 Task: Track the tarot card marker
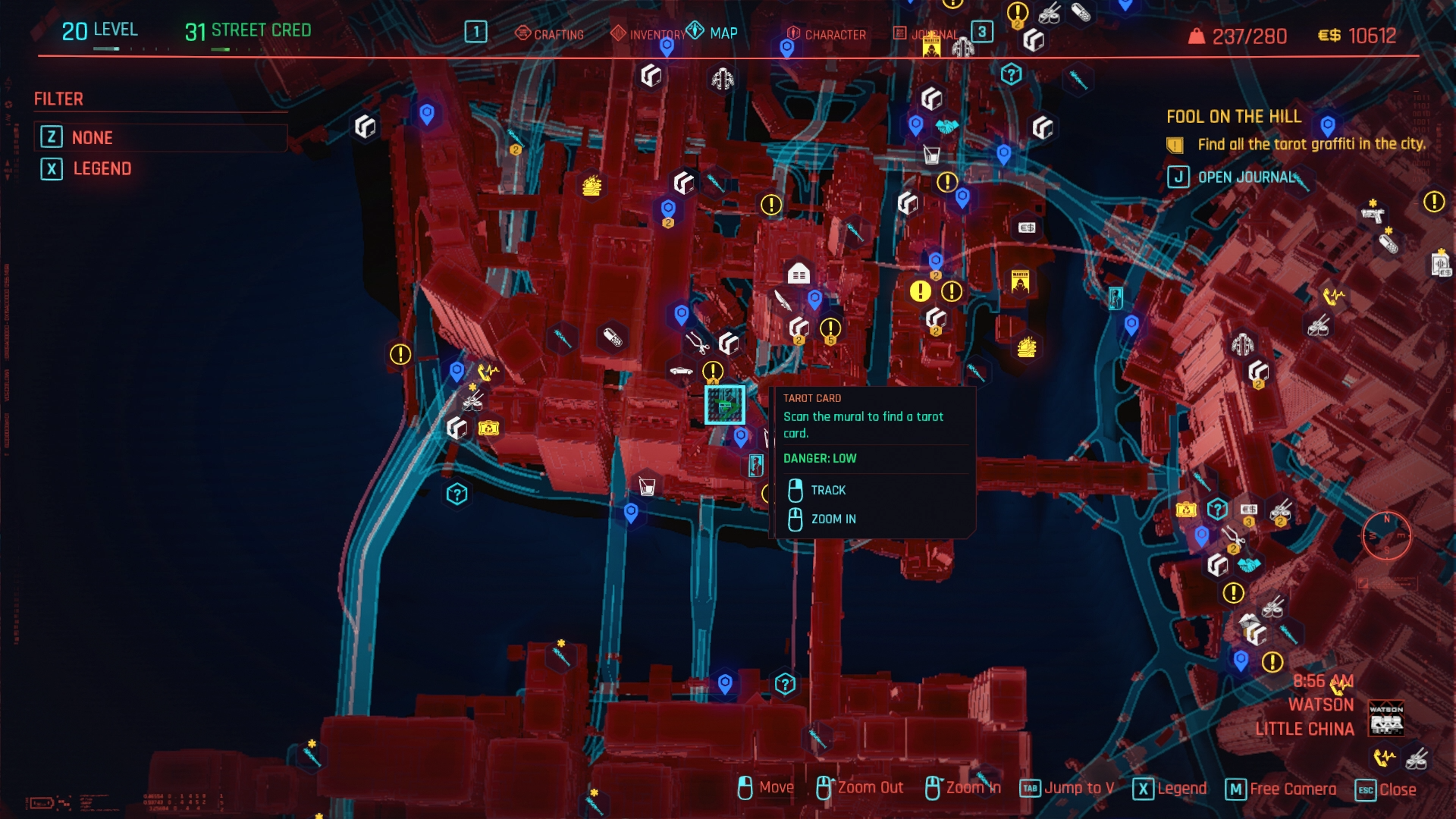pyautogui.click(x=827, y=490)
